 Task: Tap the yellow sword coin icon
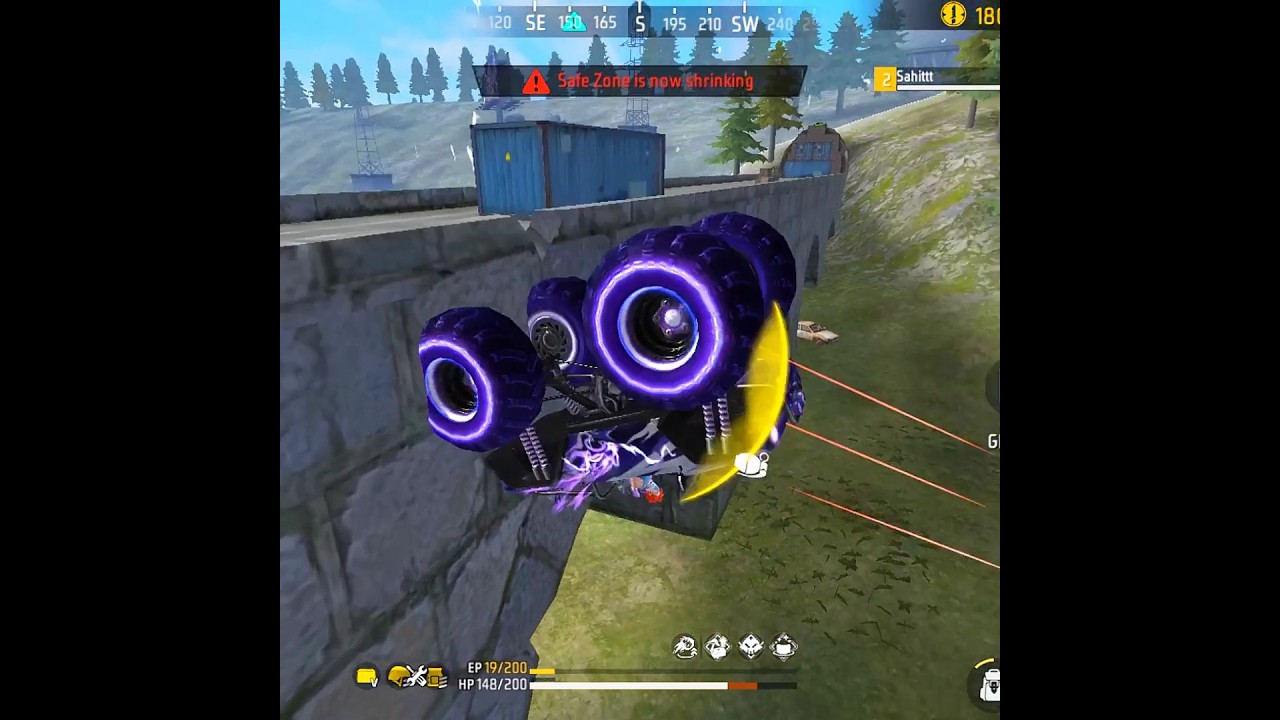pos(953,14)
